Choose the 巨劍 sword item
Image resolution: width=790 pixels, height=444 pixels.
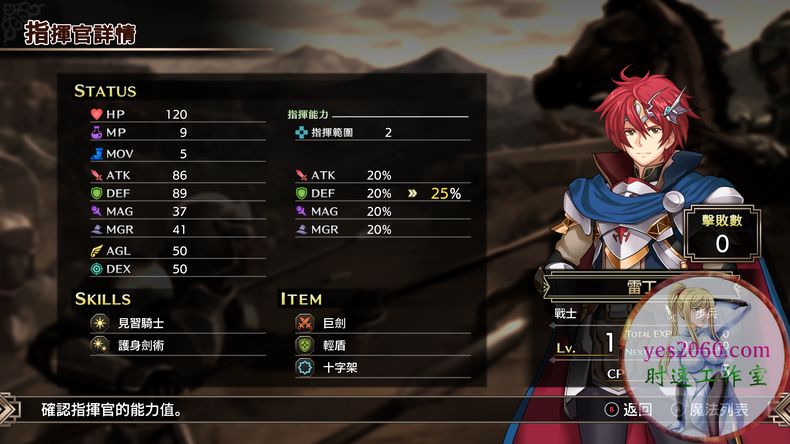(x=336, y=323)
